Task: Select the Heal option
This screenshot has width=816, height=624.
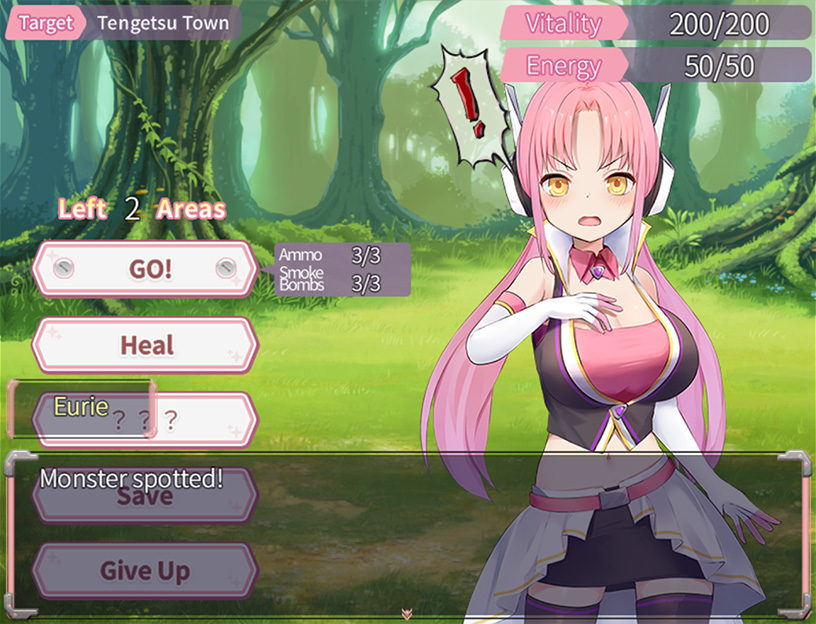Action: tap(146, 345)
